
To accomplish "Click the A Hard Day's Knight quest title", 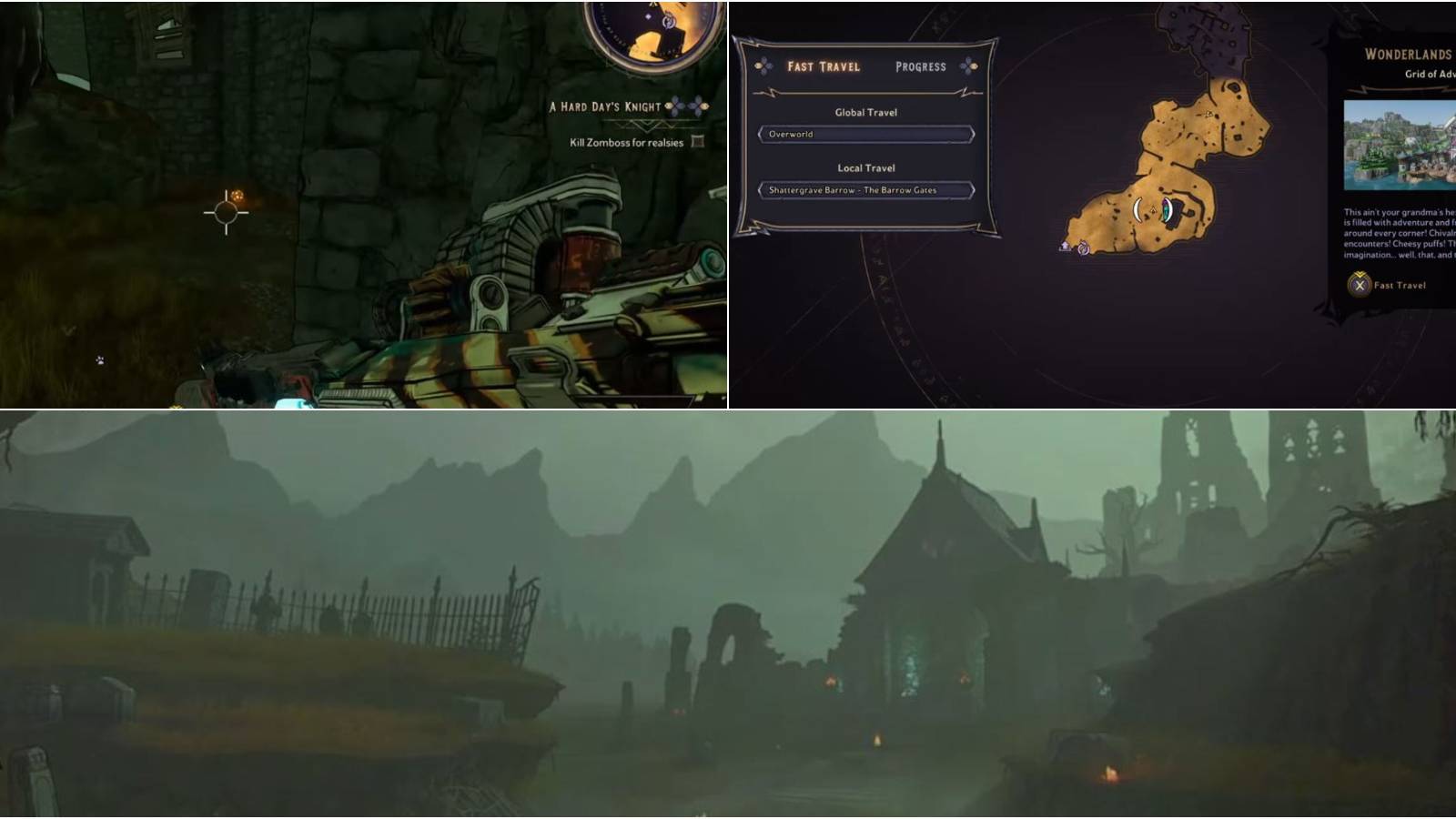I will 603,106.
